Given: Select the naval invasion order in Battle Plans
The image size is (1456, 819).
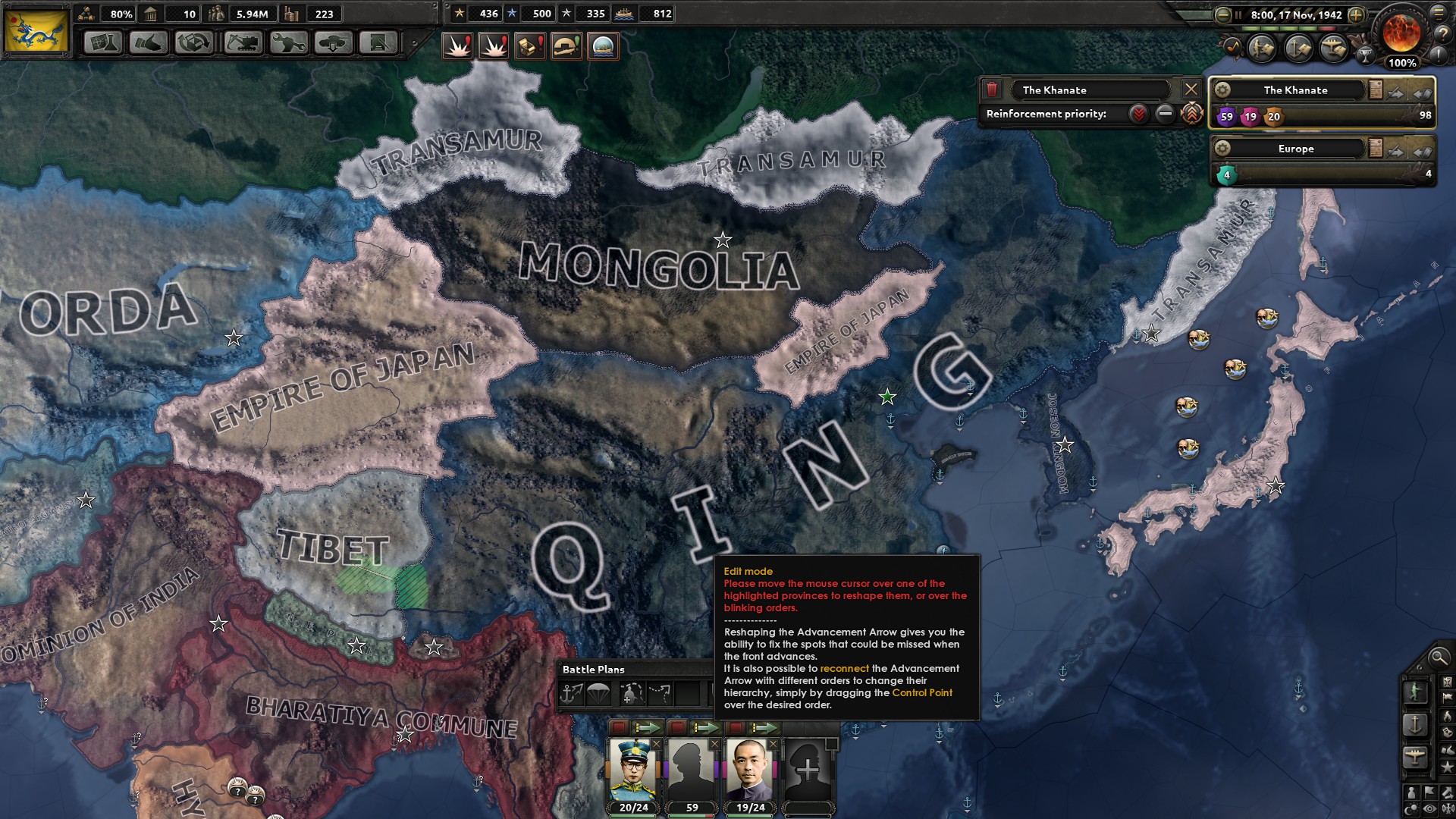Looking at the screenshot, I should tap(569, 694).
